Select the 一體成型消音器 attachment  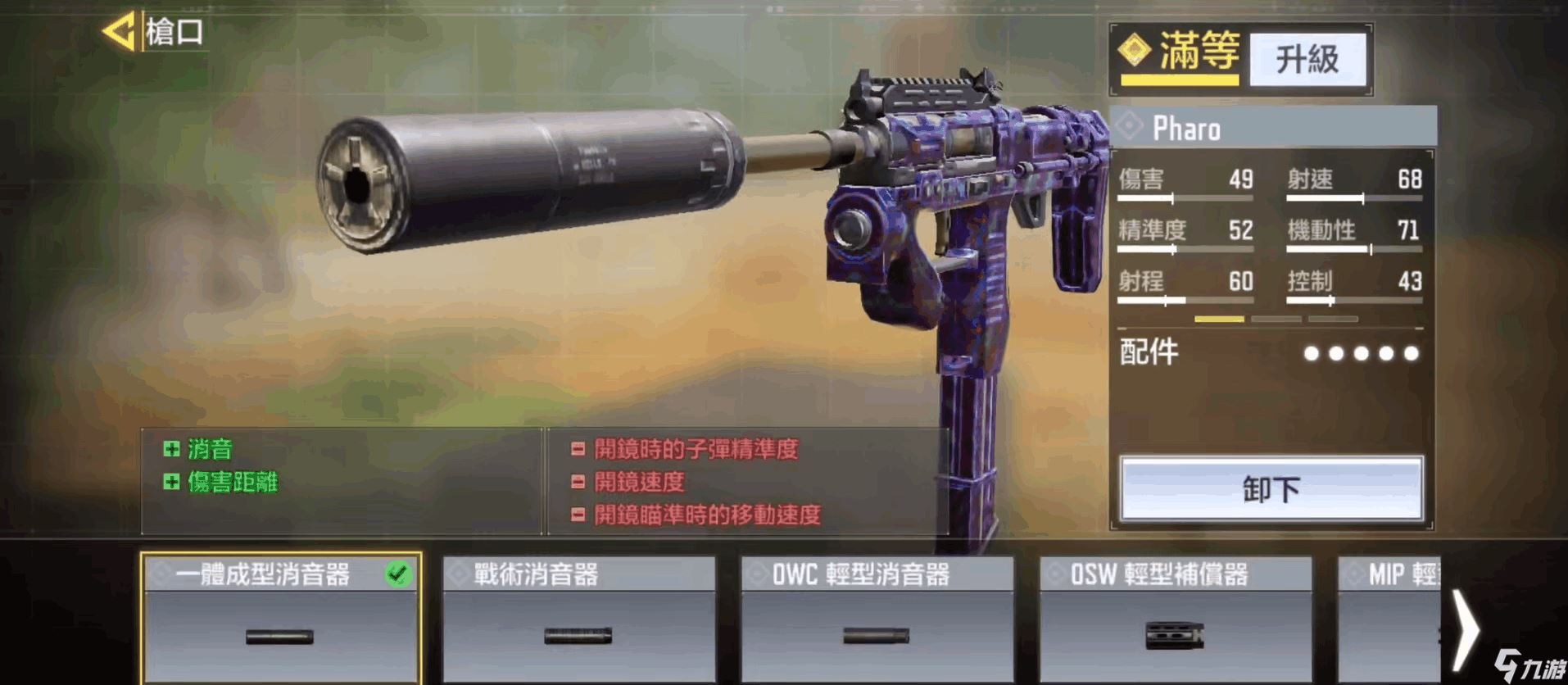281,619
